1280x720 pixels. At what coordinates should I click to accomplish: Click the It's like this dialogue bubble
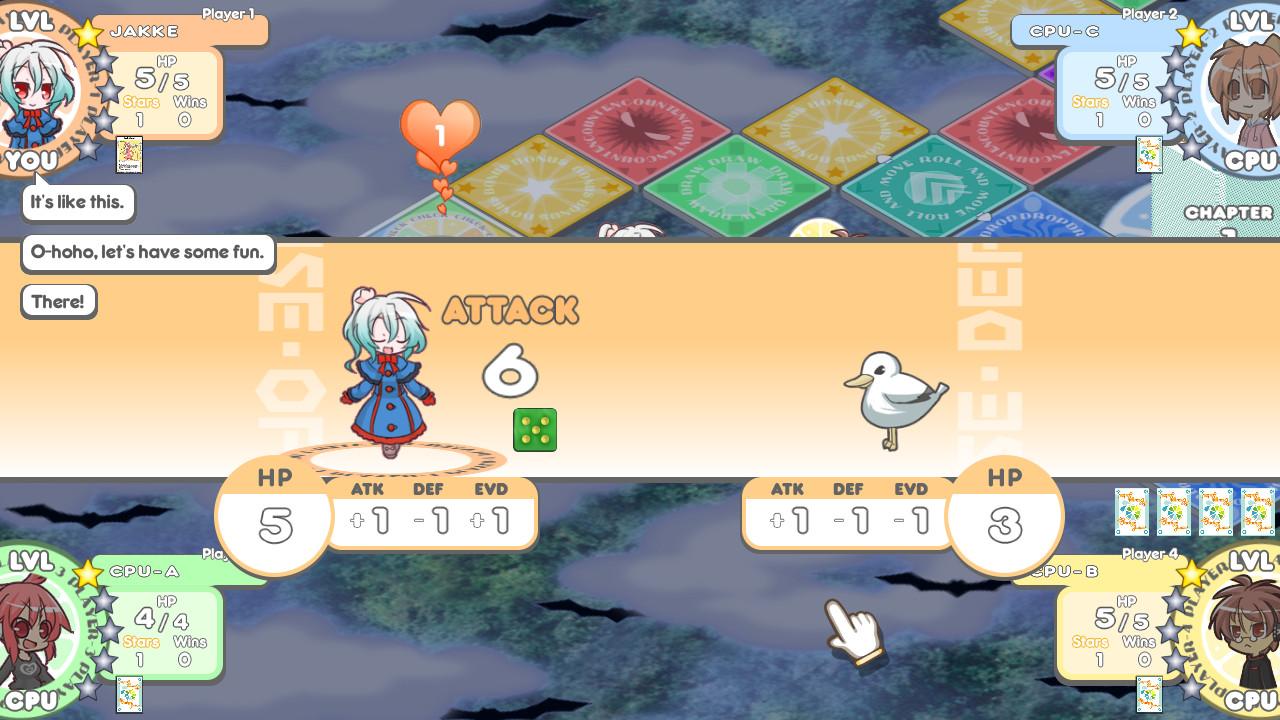[78, 202]
